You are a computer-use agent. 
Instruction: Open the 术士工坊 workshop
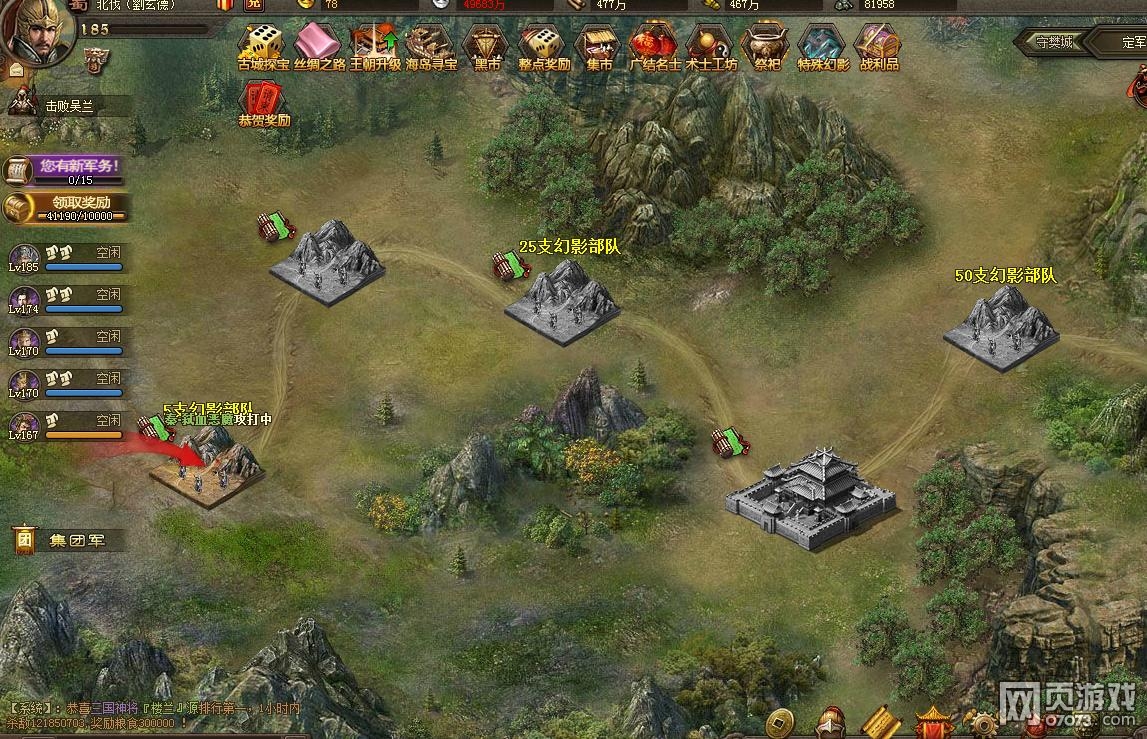pos(711,45)
